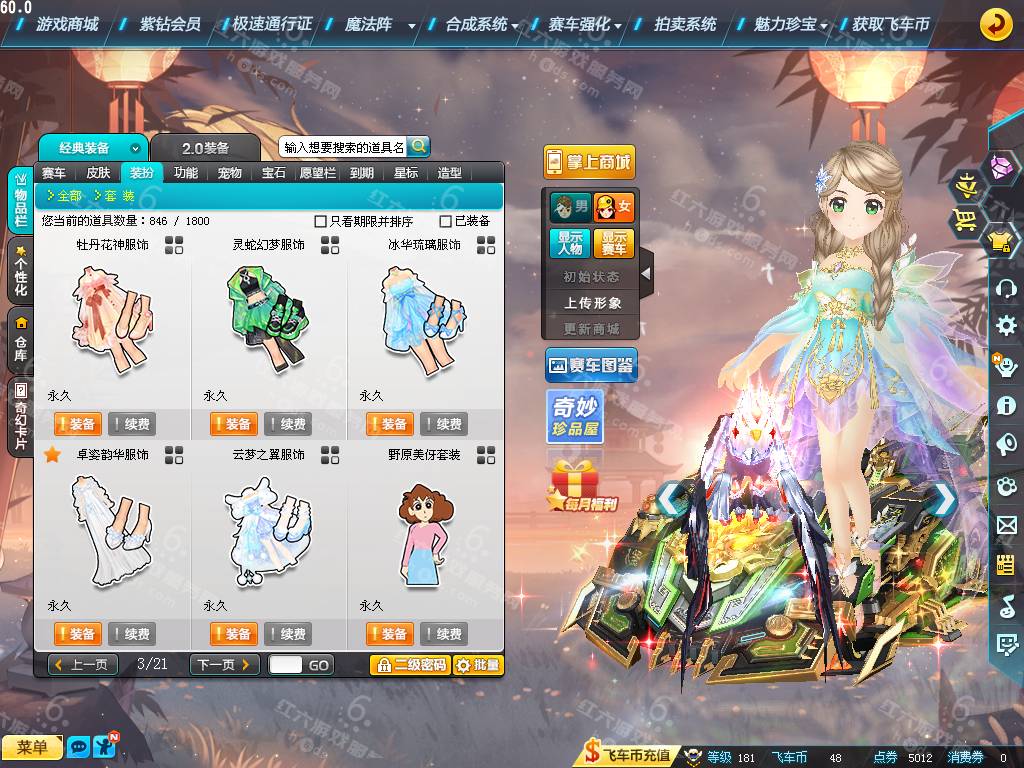Open the 二级密码 secondary password button
Screen dimensions: 1024x768
coord(409,665)
